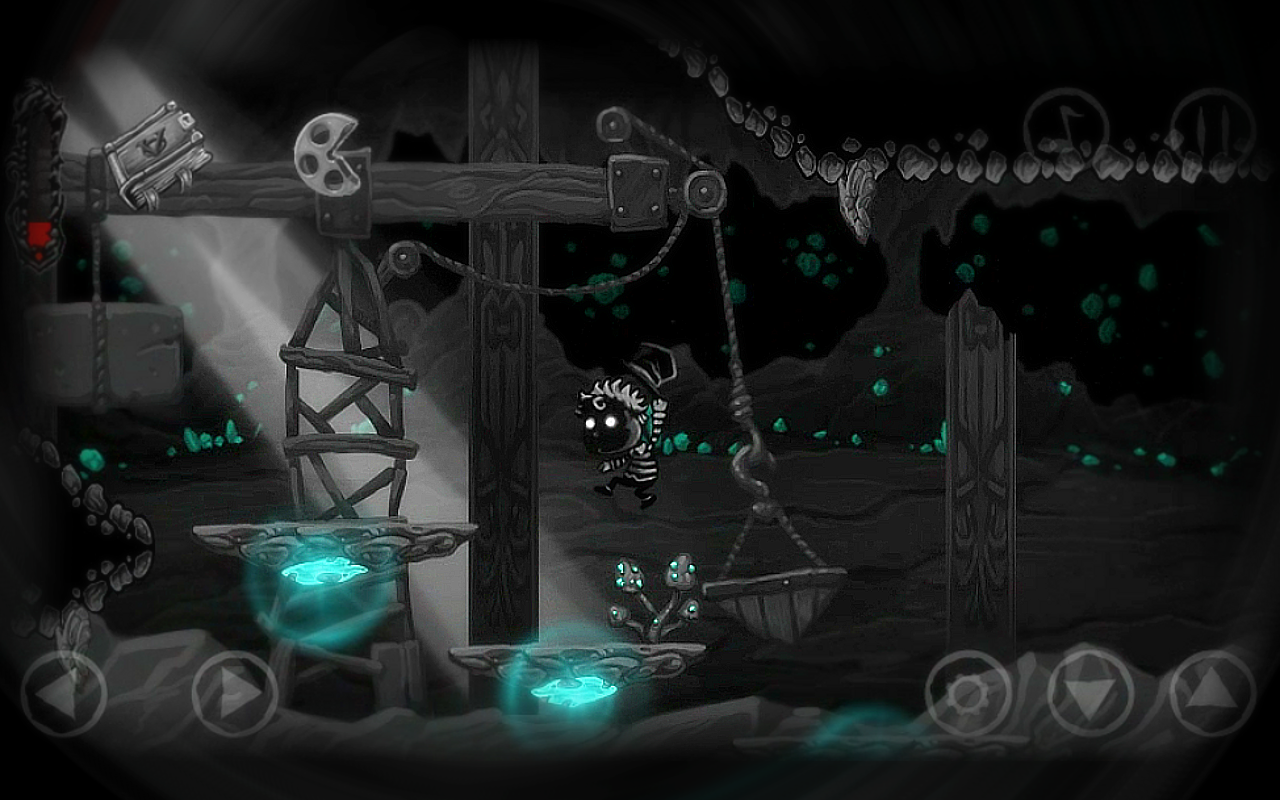Viewport: 1280px width, 800px height.
Task: Tap the up triangle jump button
Action: 1212,692
